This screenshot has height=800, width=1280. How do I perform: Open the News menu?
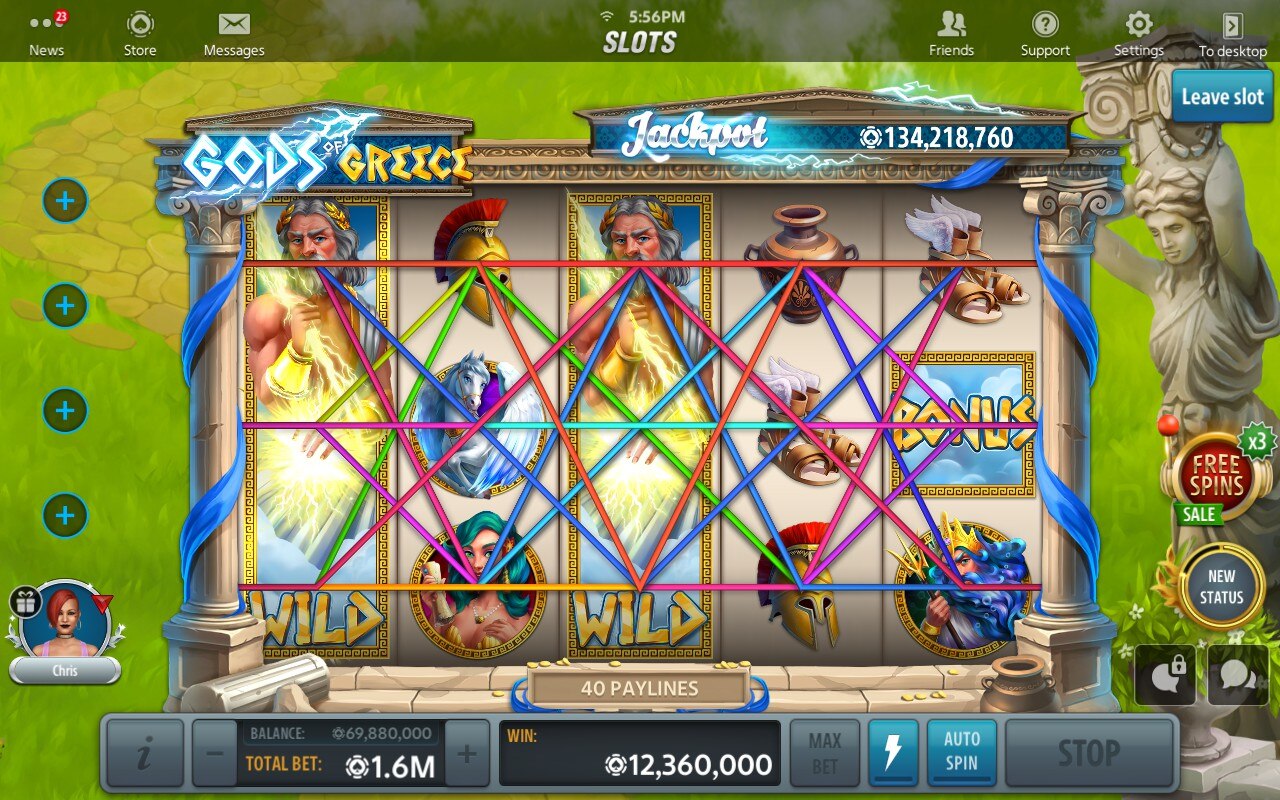pos(46,34)
